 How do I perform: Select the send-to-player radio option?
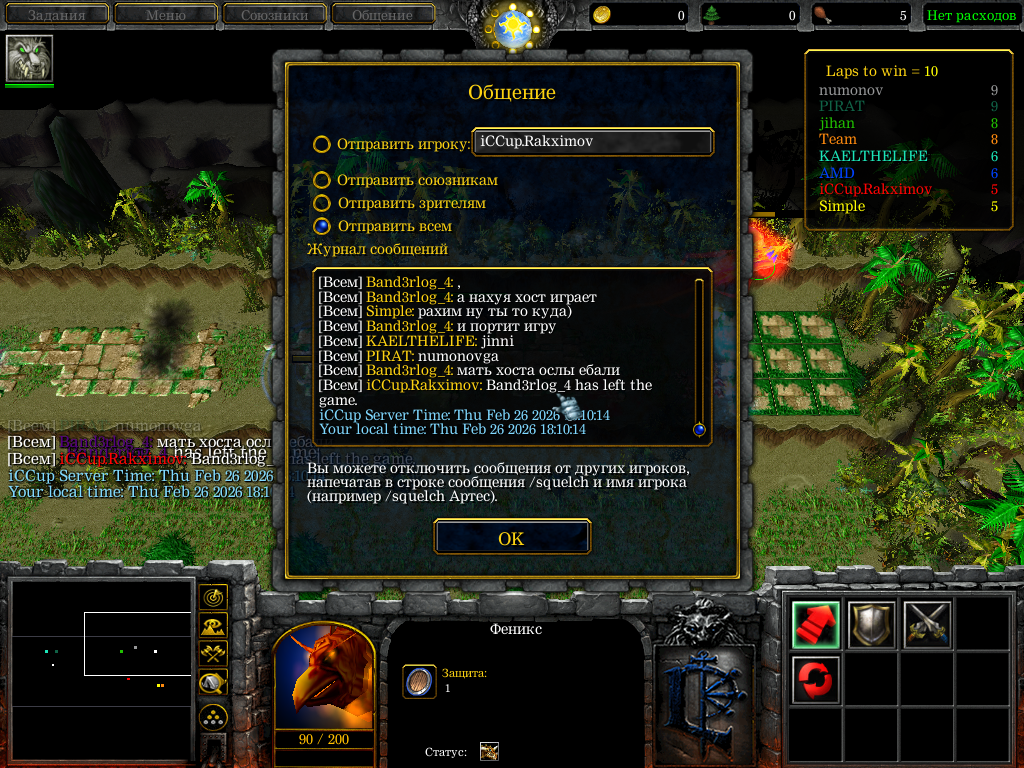(x=321, y=144)
